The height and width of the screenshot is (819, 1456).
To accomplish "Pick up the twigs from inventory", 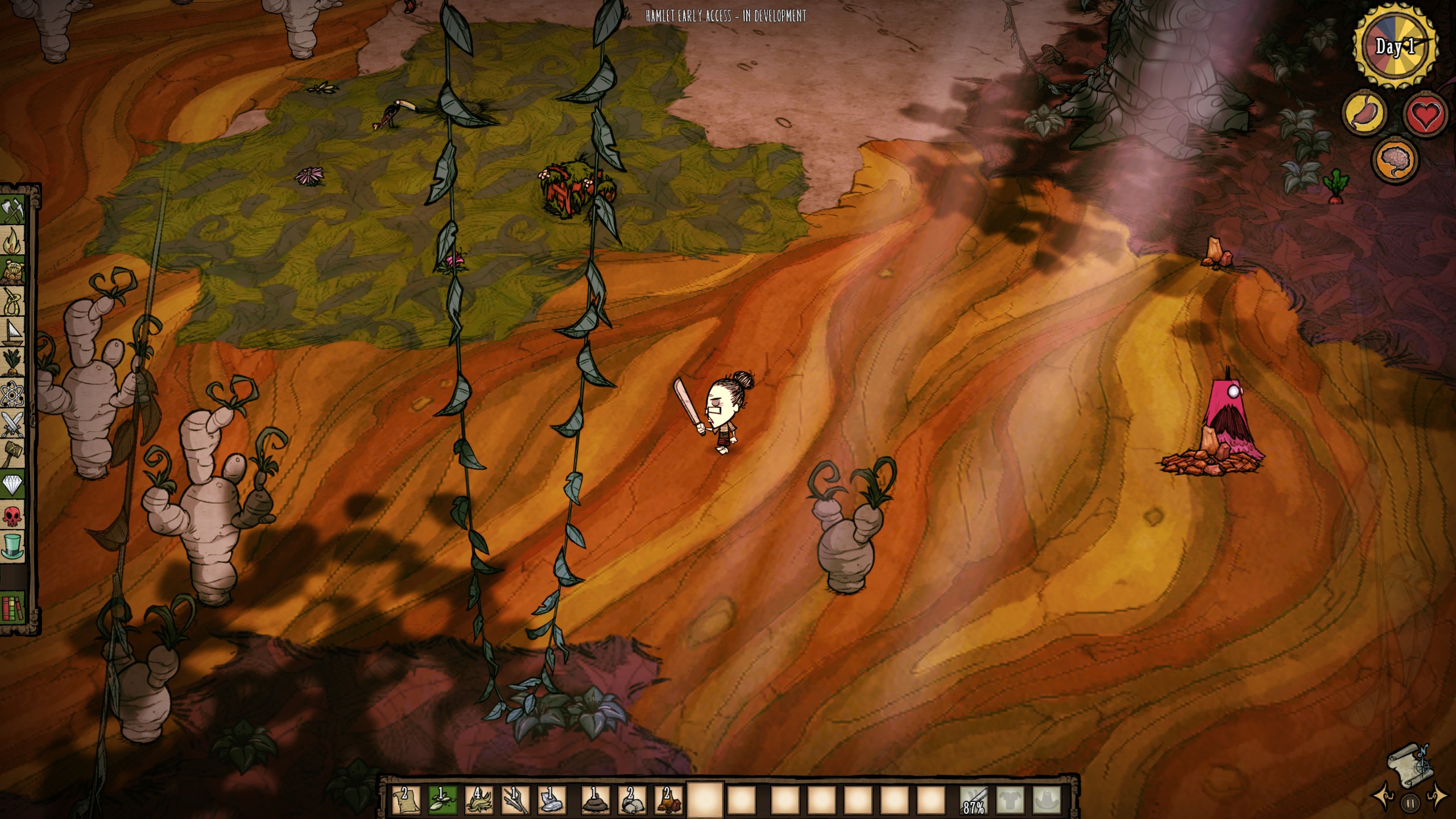I will tap(515, 799).
